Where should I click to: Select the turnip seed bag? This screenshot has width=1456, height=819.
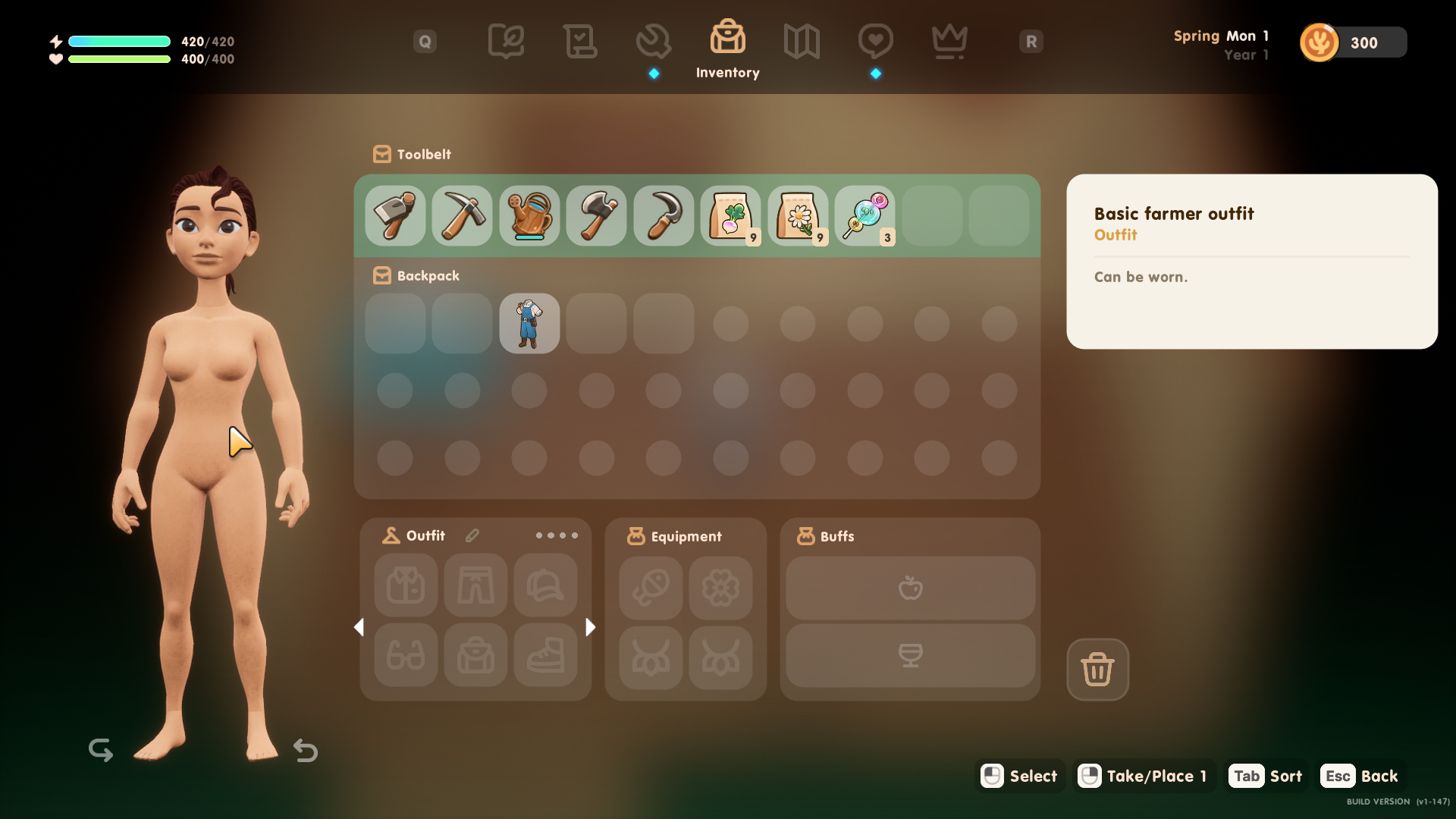tap(730, 216)
